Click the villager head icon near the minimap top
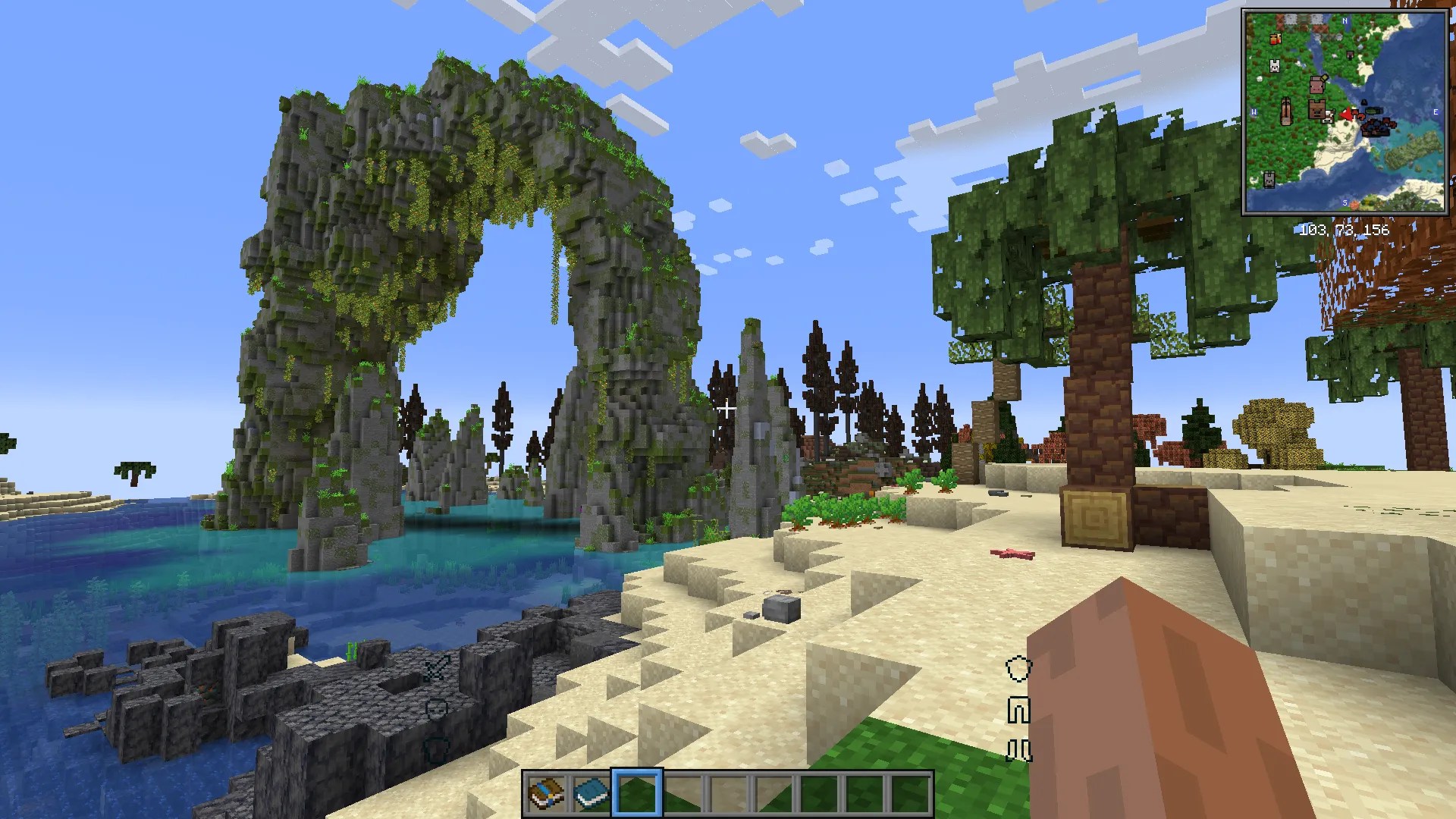Viewport: 1456px width, 819px height. click(1350, 55)
